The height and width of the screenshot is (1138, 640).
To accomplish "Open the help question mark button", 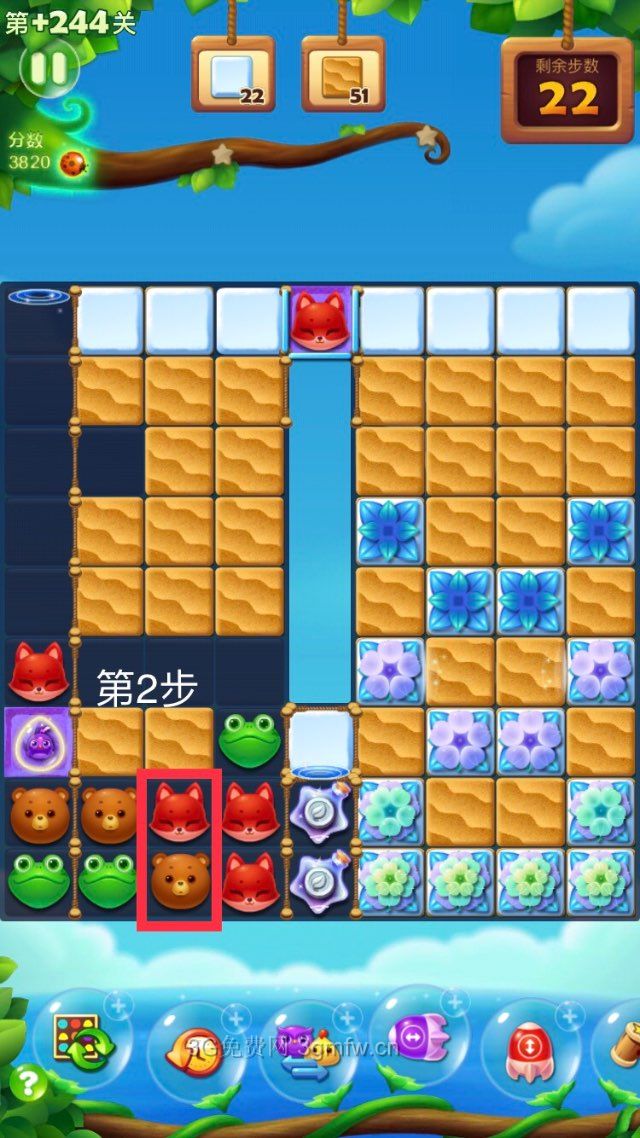I will tap(30, 1083).
